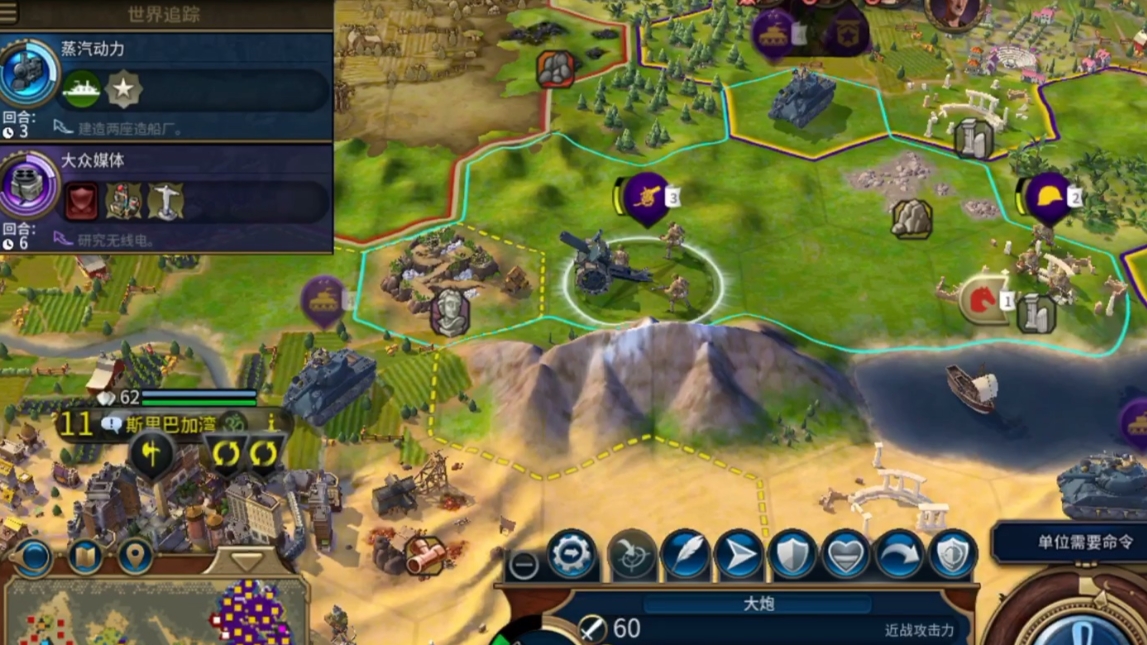Open the minimap lens options globe button
The height and width of the screenshot is (645, 1147).
click(x=33, y=555)
